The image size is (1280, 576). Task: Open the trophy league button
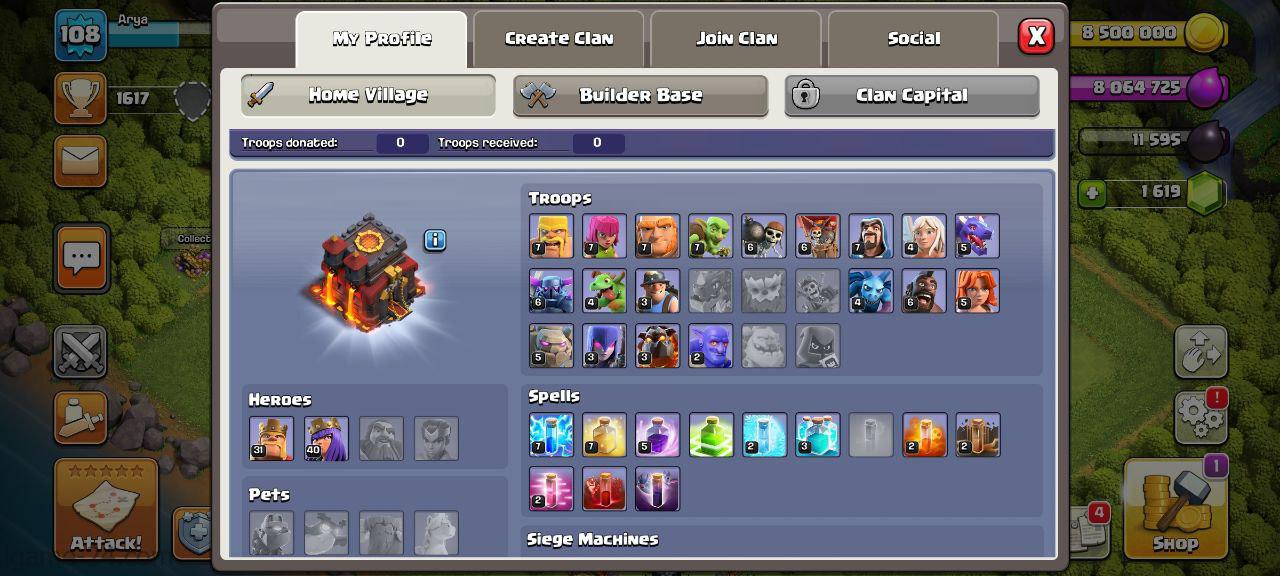point(80,97)
